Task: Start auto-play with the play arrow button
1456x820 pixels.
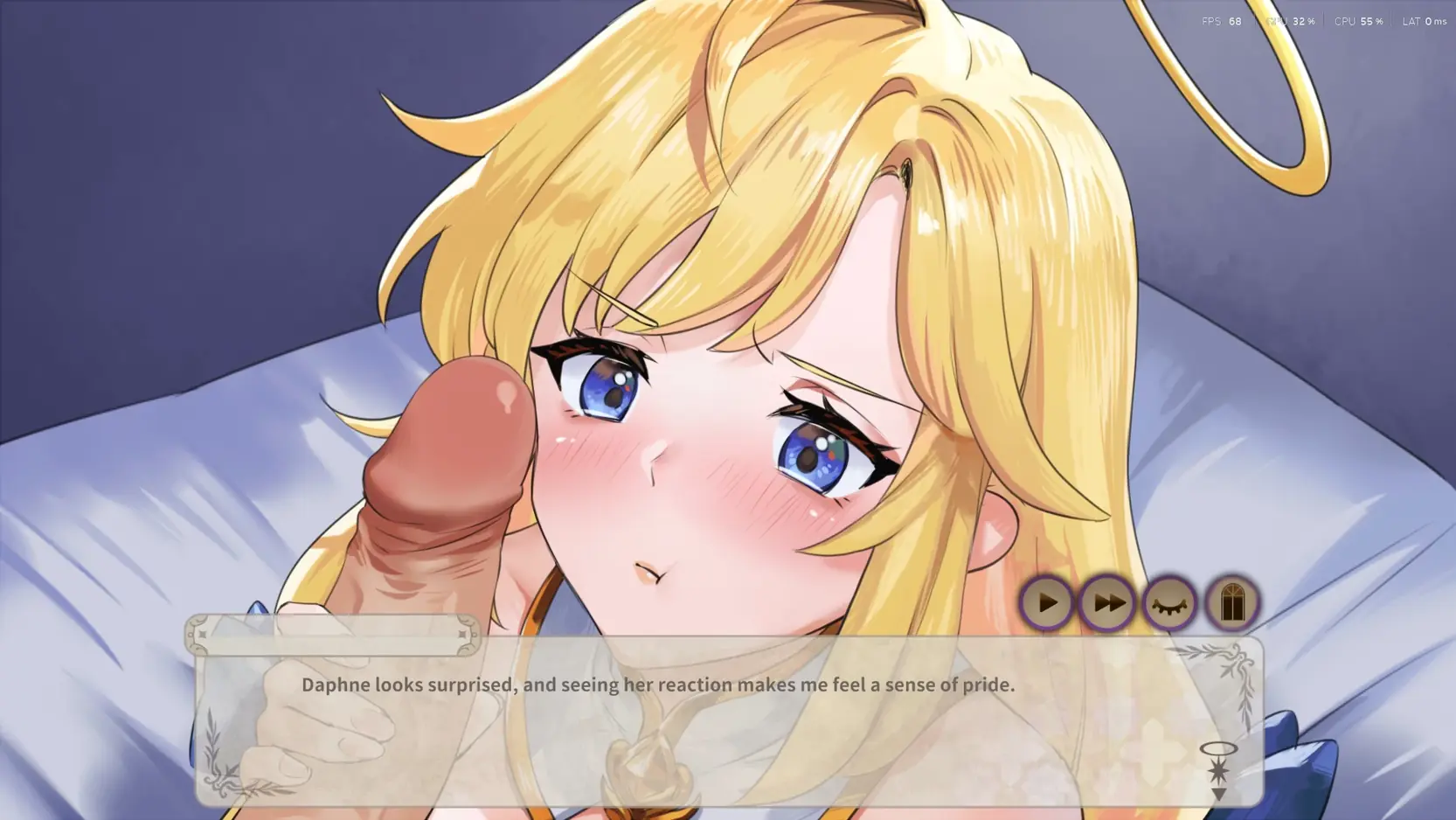Action: 1046,602
